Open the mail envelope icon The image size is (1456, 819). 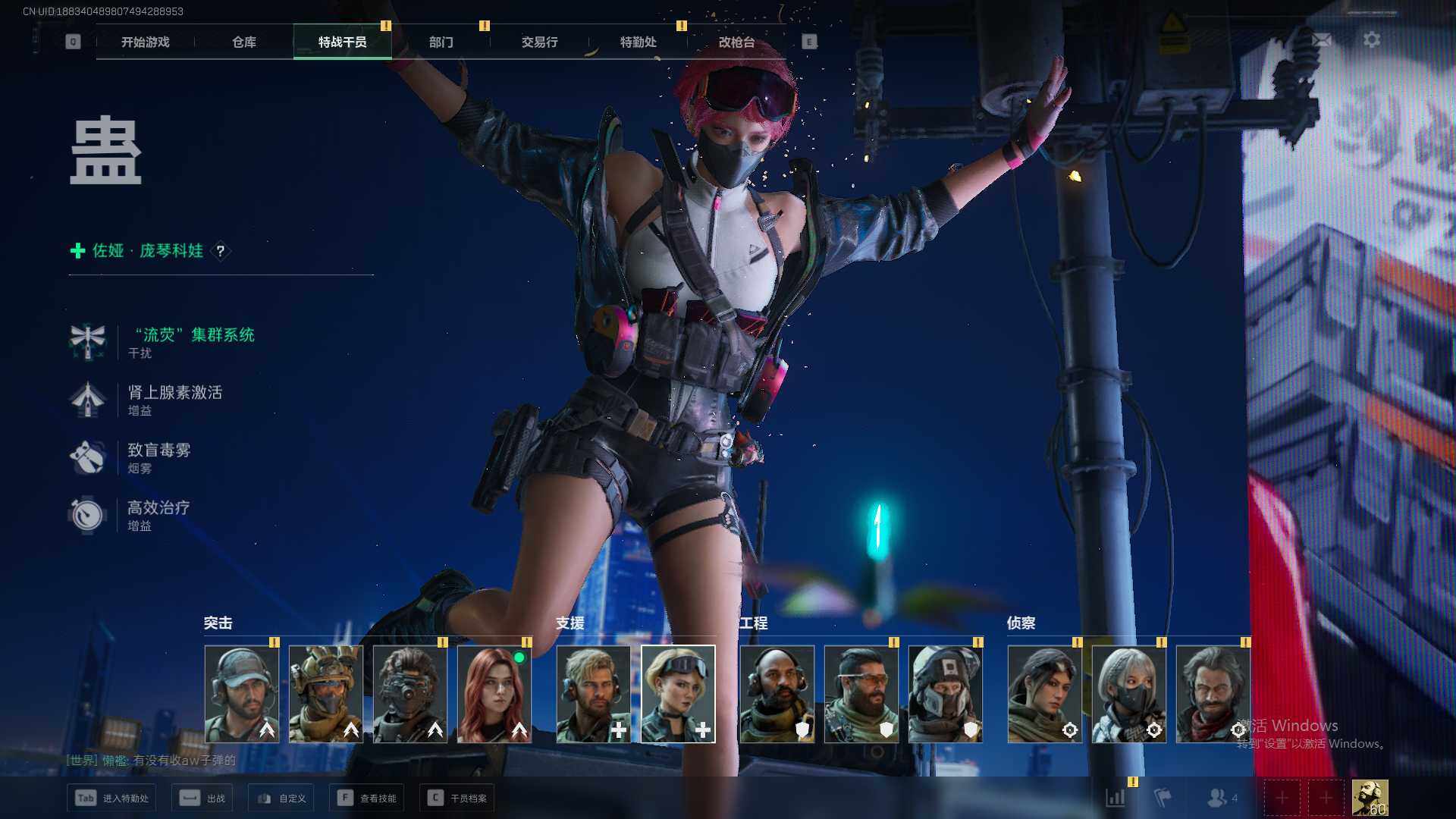[1322, 39]
